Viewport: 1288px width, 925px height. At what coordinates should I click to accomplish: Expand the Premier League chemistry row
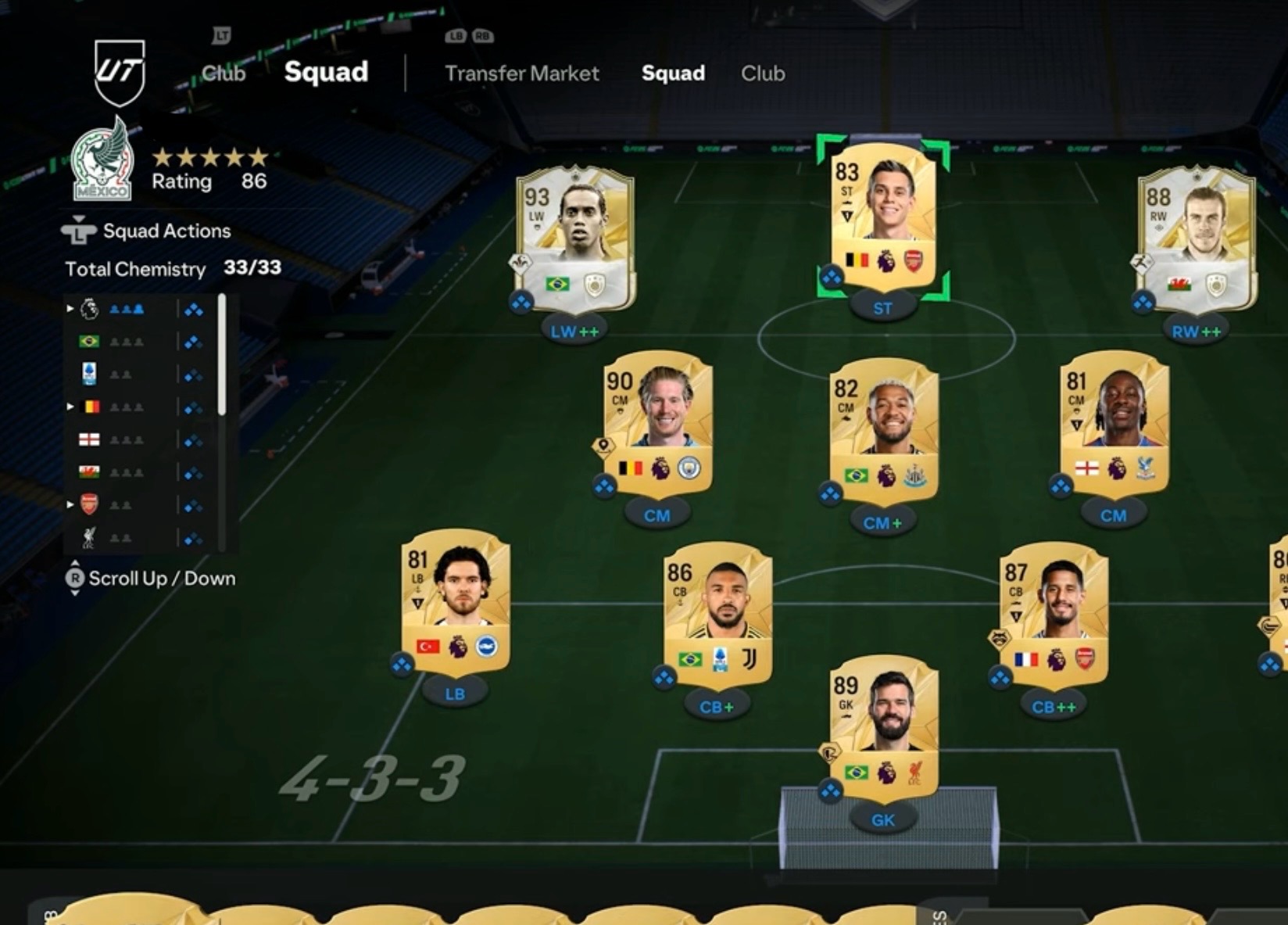tap(70, 310)
